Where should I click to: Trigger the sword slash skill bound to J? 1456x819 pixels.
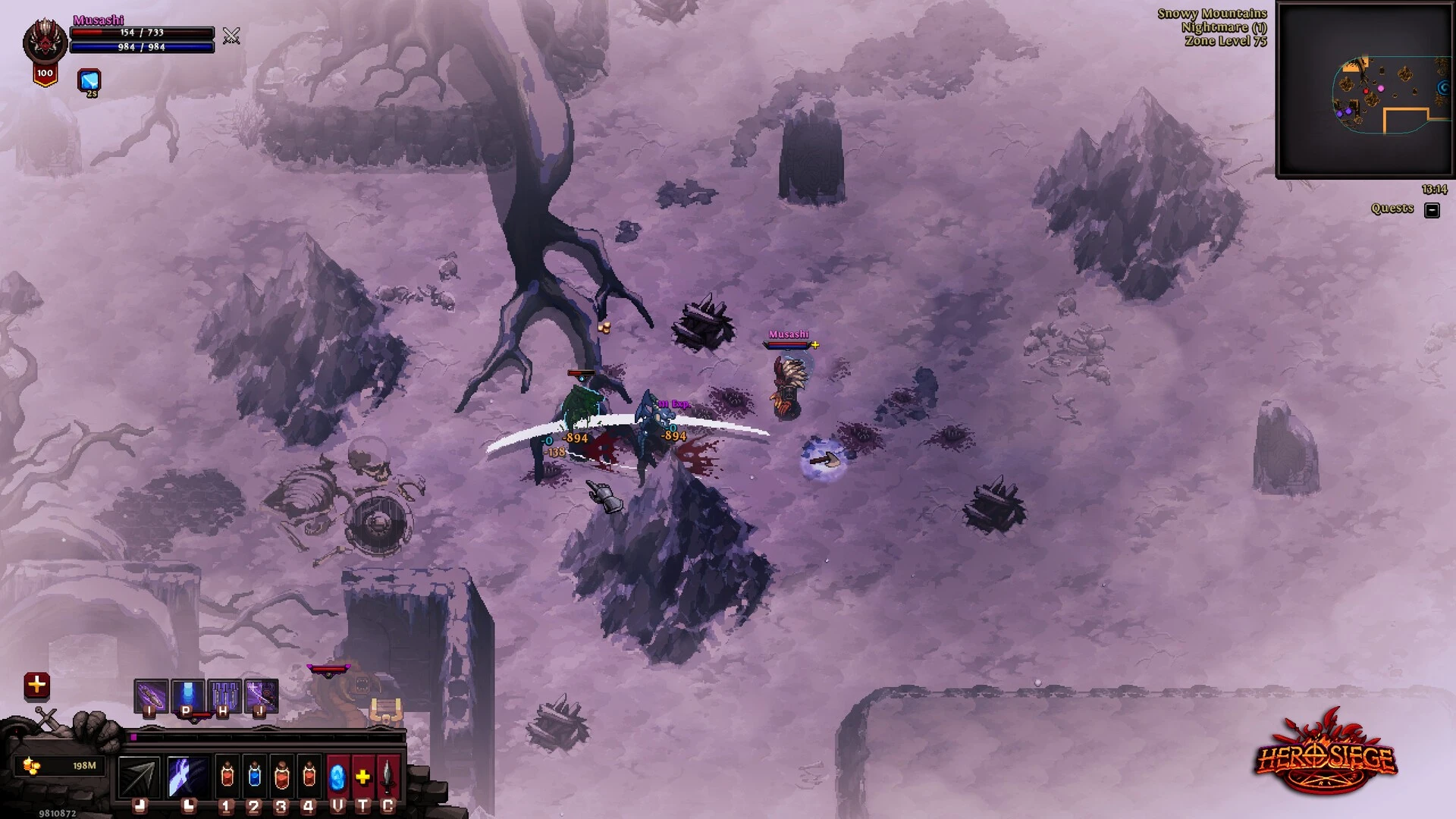(261, 695)
